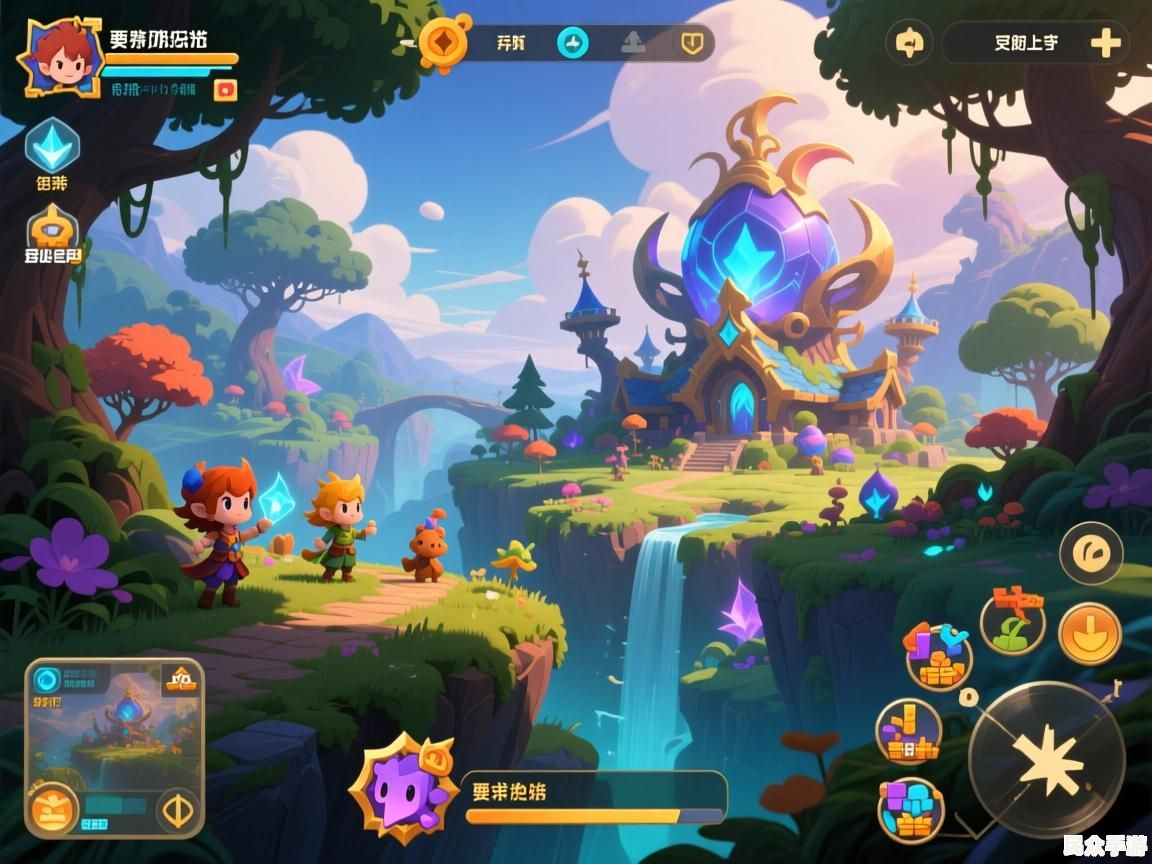Open the blue crystal hexagon icon

click(52, 145)
